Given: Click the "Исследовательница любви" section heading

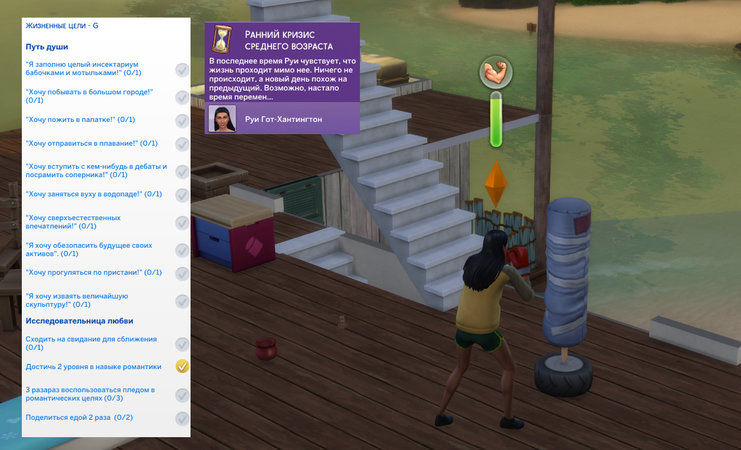Looking at the screenshot, I should pyautogui.click(x=76, y=320).
